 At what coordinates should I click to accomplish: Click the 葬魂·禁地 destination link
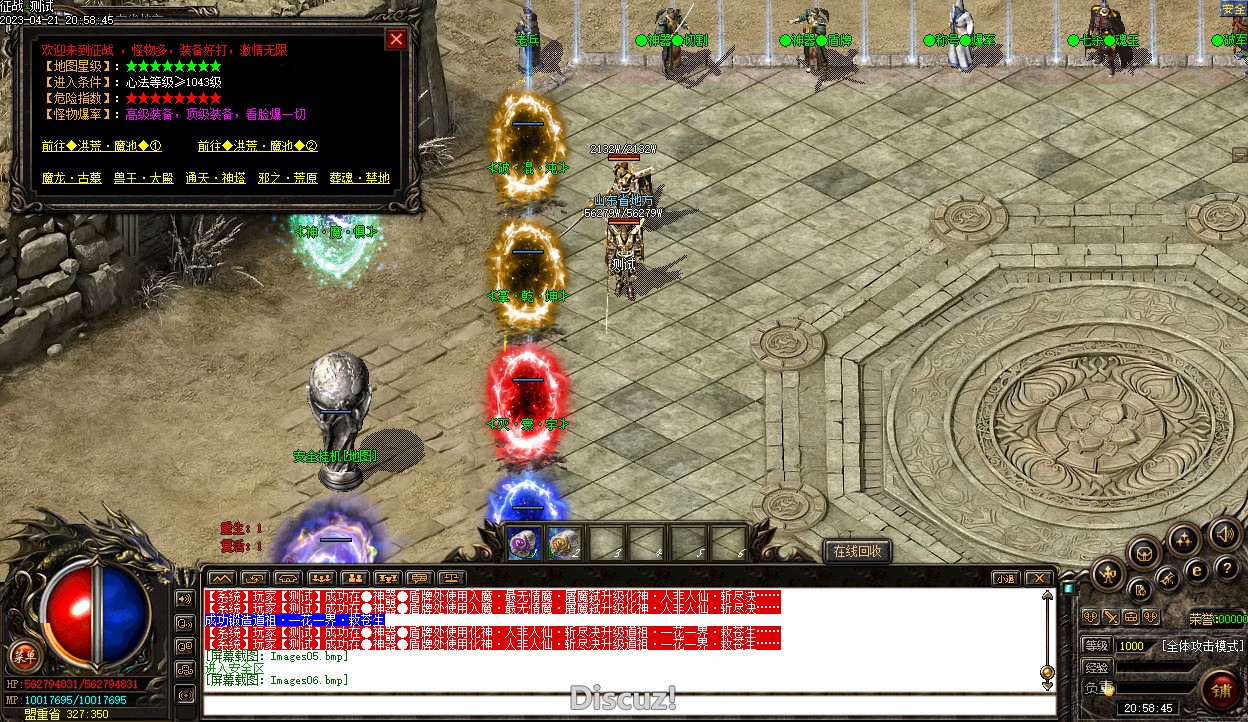click(x=359, y=178)
